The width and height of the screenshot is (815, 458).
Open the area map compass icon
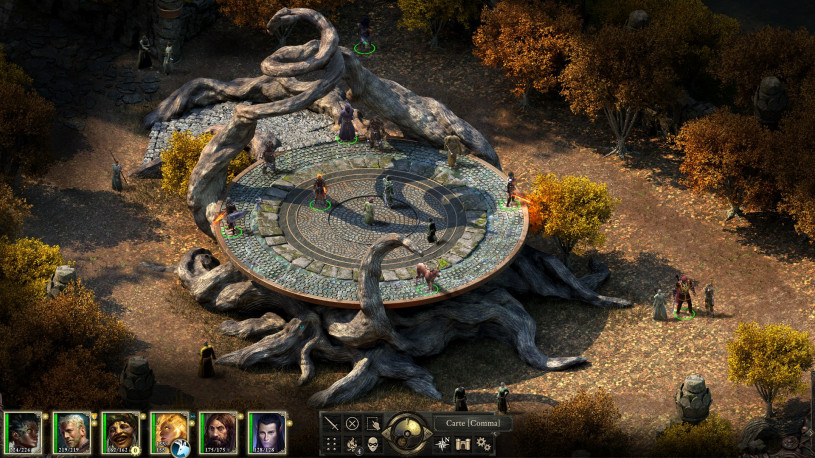tap(442, 443)
